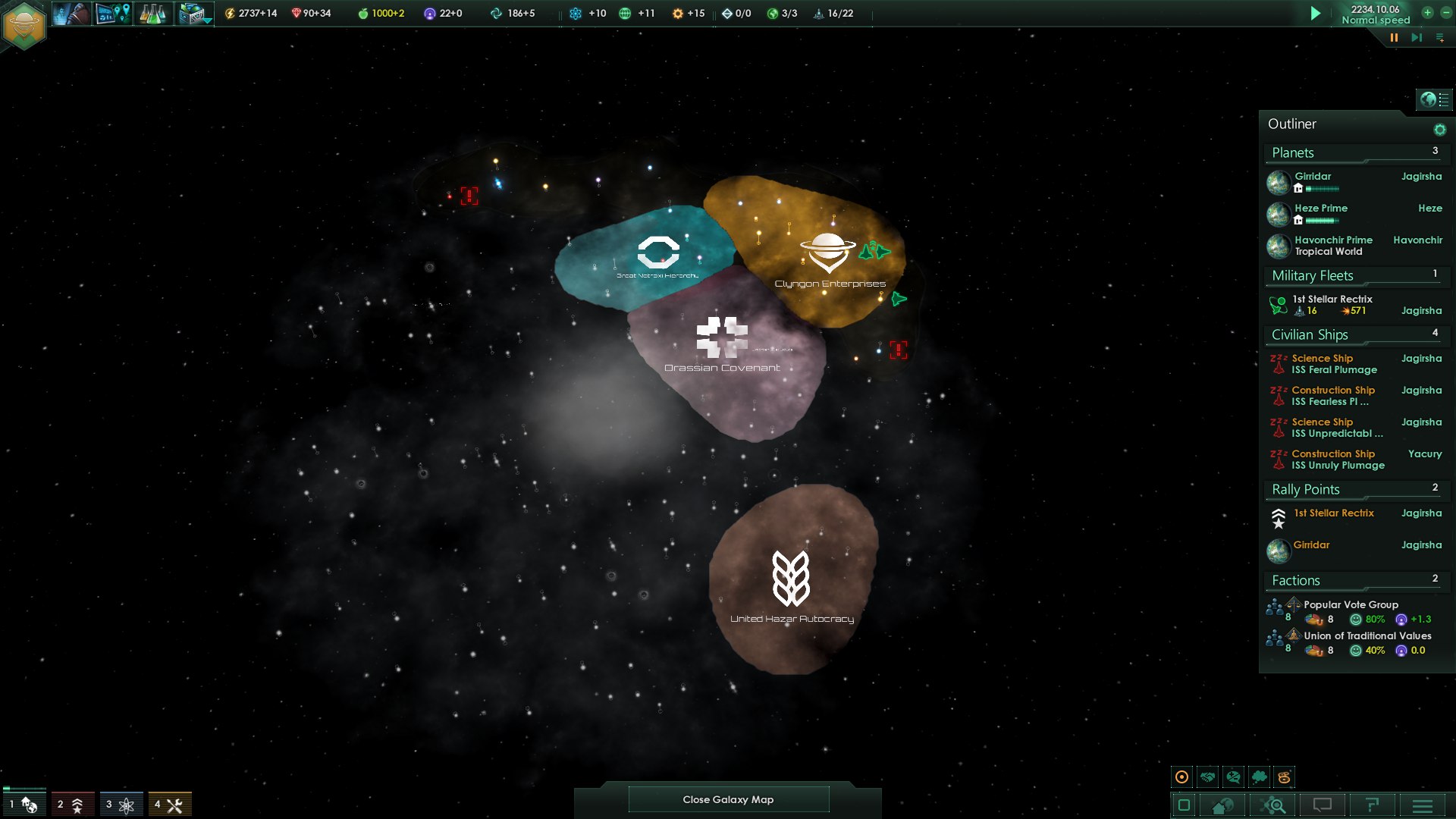The width and height of the screenshot is (1456, 819).
Task: Open the empire emblem government panel
Action: [x=24, y=24]
